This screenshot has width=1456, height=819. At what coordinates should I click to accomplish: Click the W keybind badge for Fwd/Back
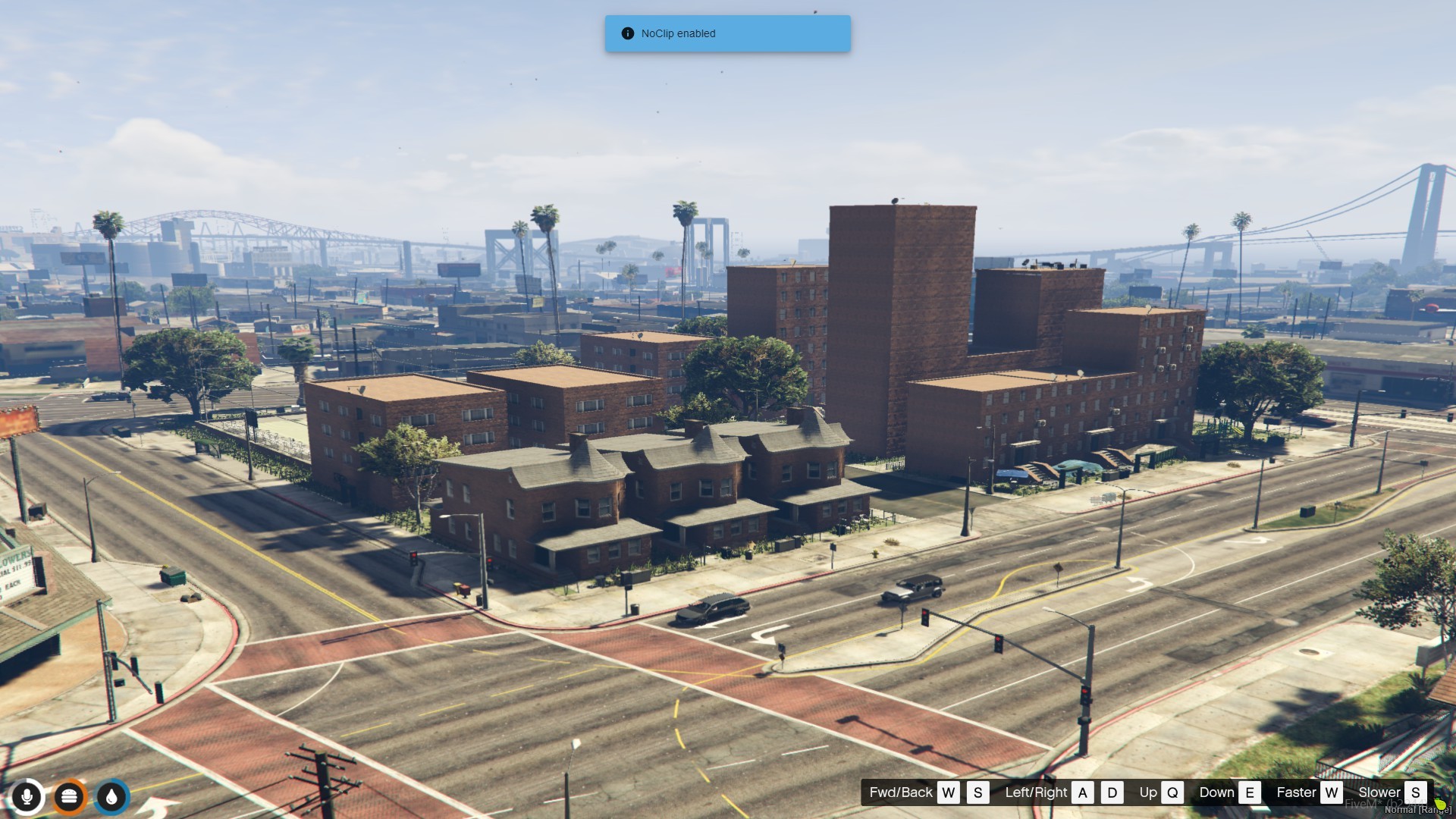click(x=950, y=792)
